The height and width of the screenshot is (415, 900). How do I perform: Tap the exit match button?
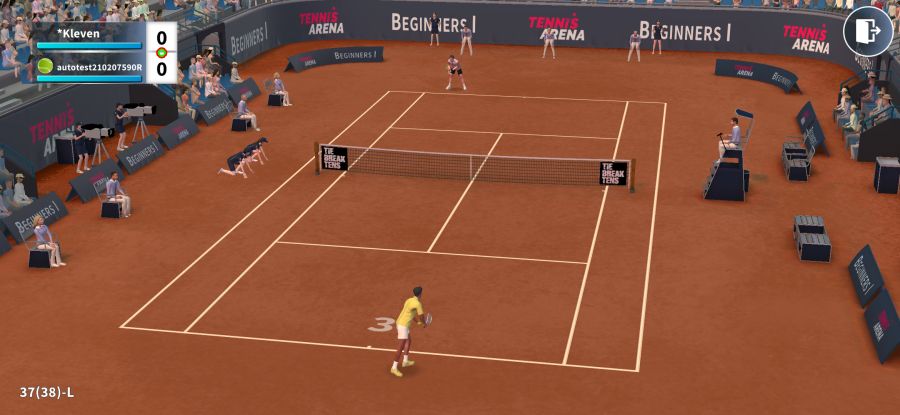point(867,31)
